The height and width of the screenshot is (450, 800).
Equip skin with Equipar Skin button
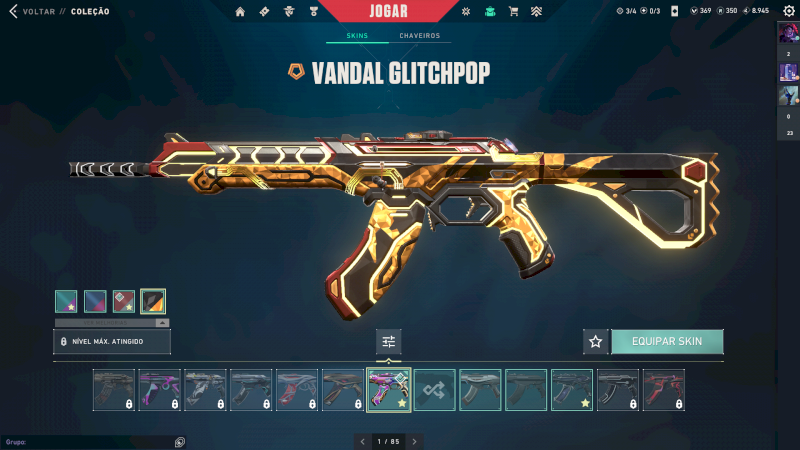click(667, 341)
